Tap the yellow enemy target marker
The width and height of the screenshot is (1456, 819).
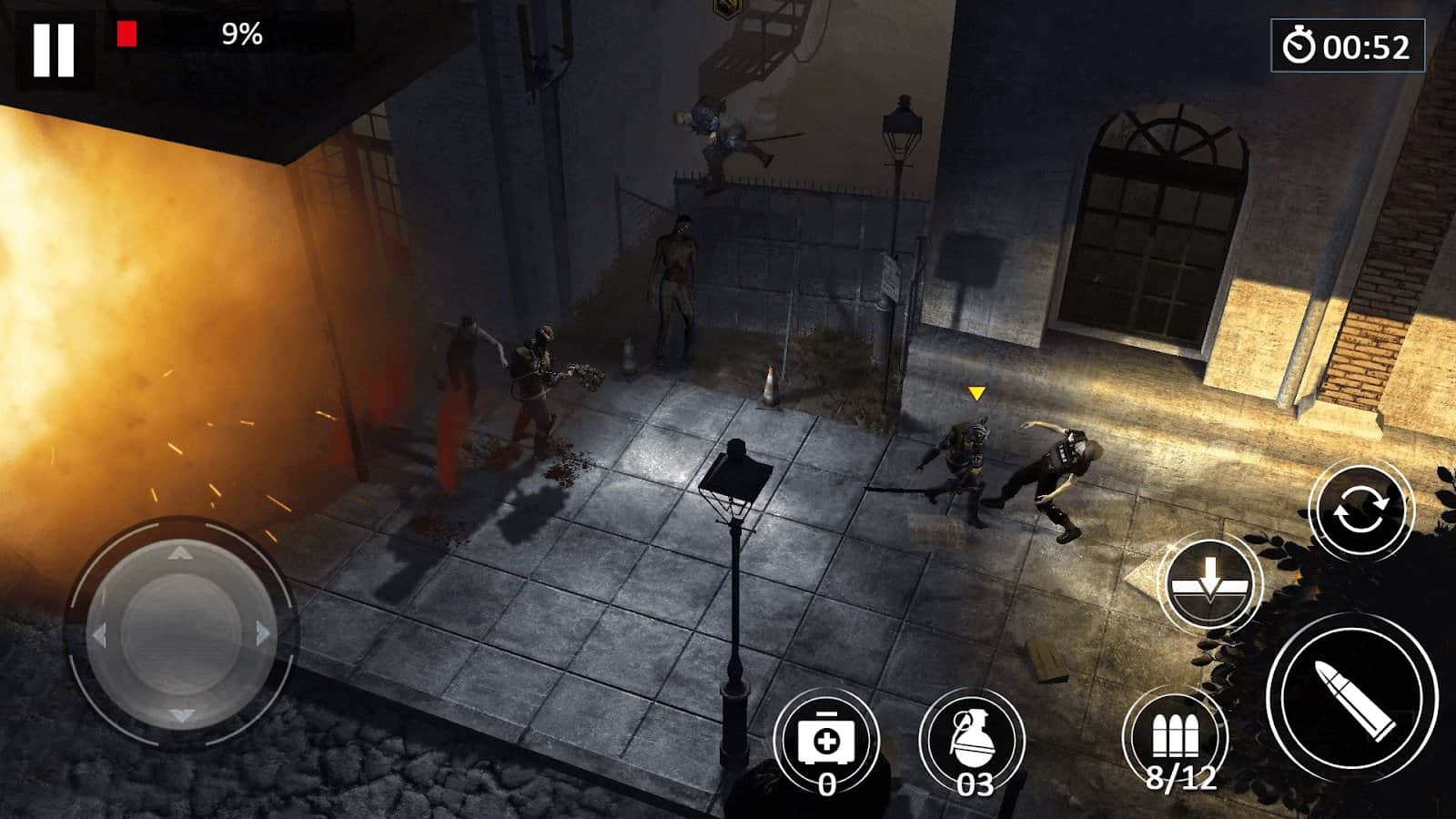tap(977, 391)
